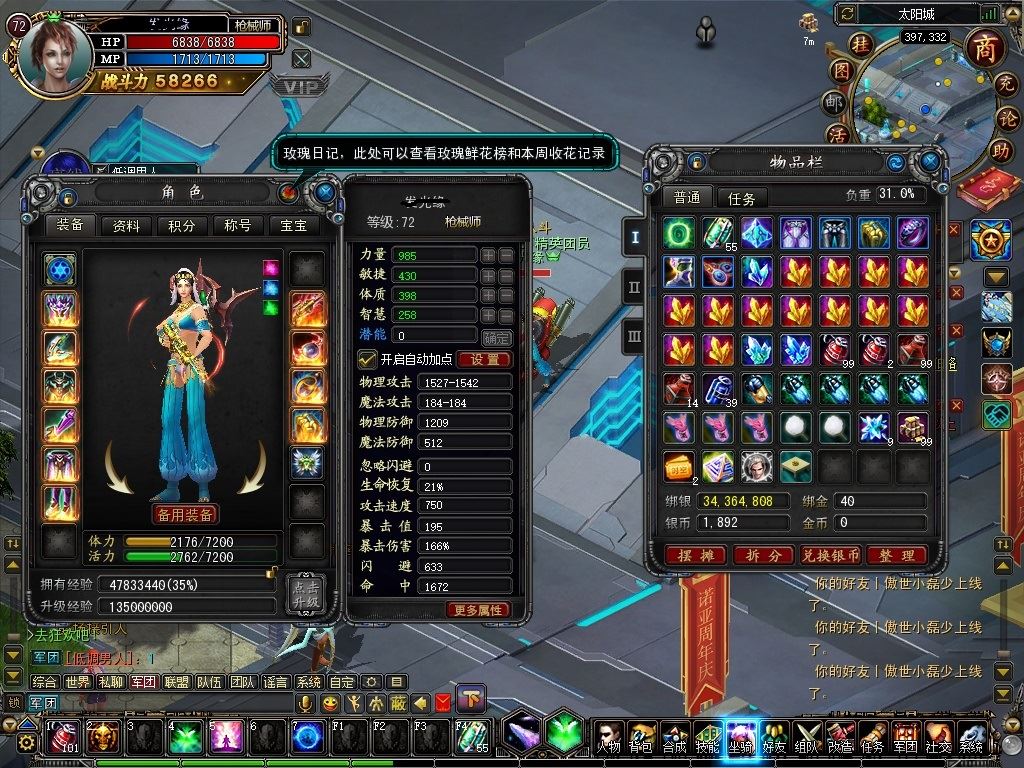Screen dimensions: 1024x768
Task: Open the 技能 skills menu in bottom bar
Action: coord(708,738)
